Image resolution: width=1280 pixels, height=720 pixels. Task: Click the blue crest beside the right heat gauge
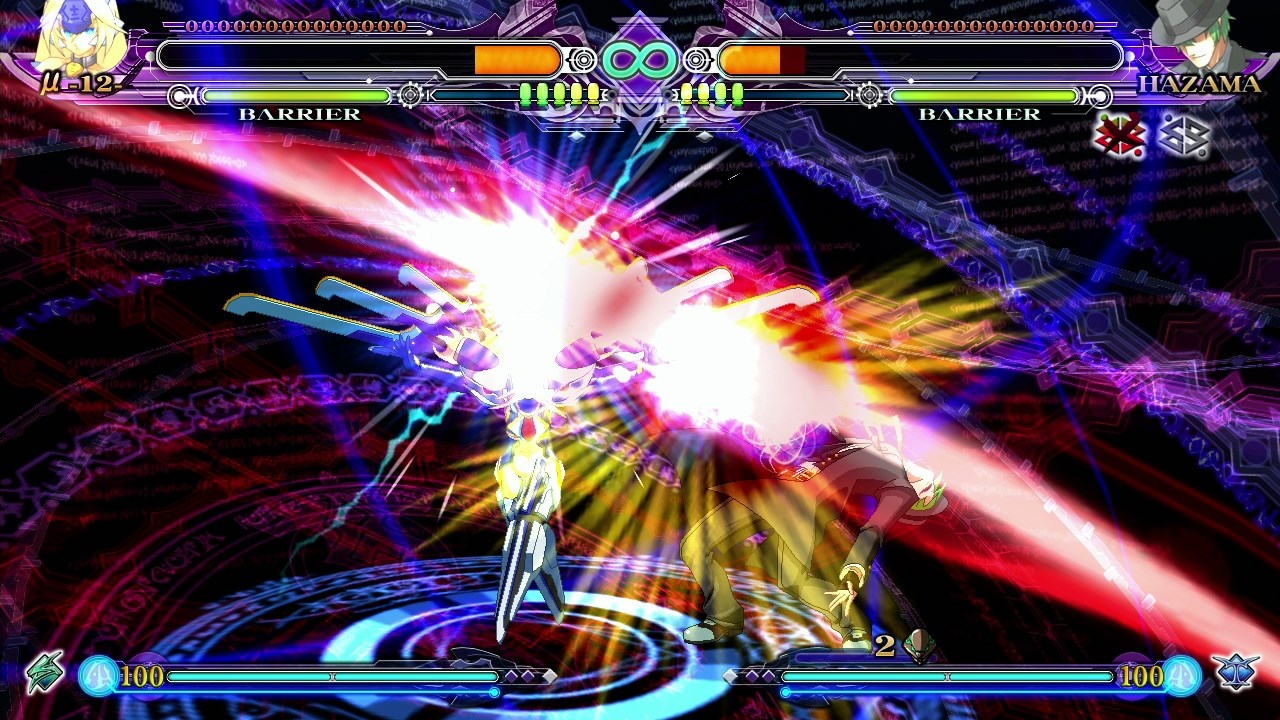[x=1236, y=672]
